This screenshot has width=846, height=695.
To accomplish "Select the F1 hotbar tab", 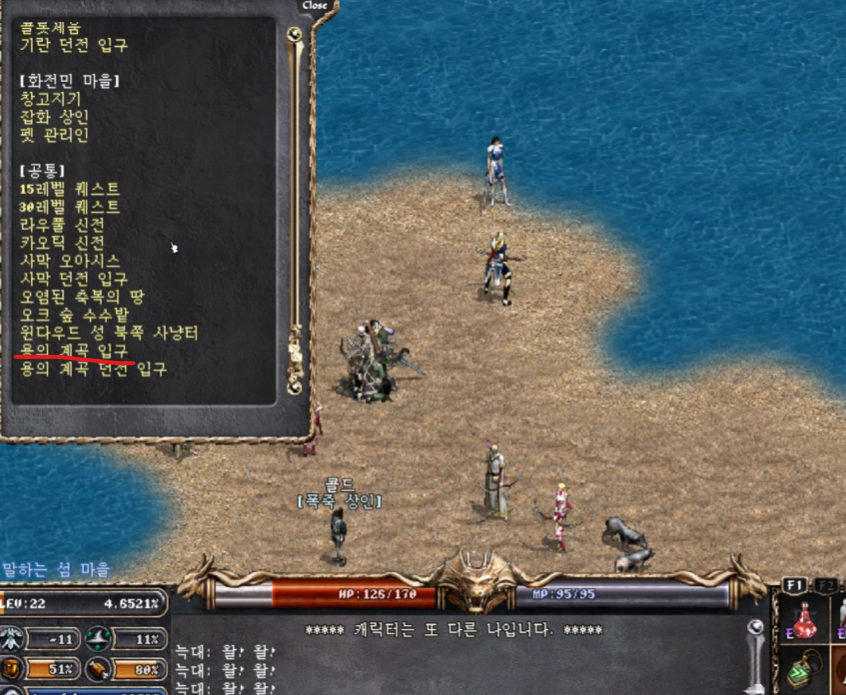I will click(x=795, y=585).
